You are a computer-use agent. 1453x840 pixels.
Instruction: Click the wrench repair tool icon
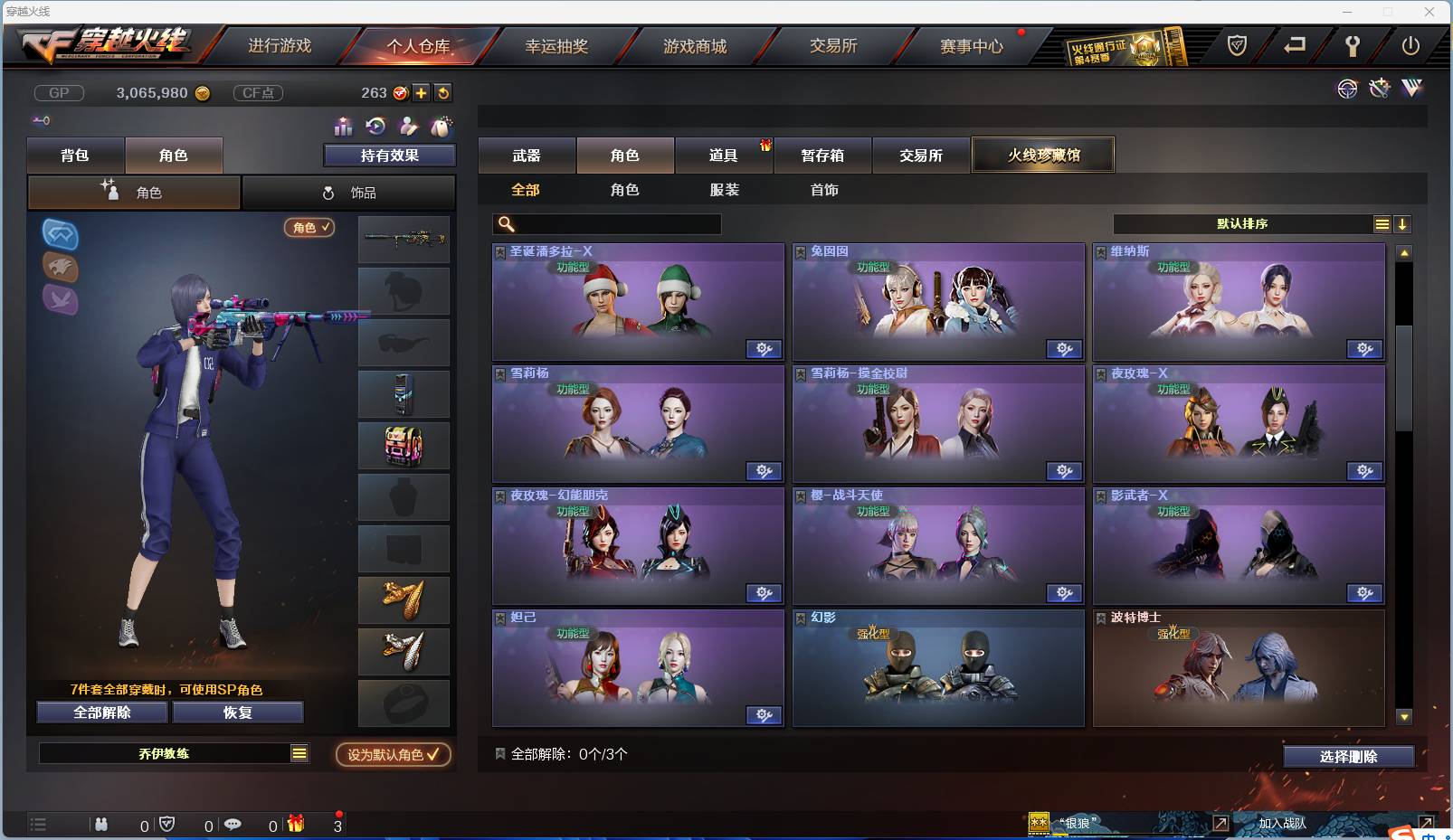[1379, 89]
